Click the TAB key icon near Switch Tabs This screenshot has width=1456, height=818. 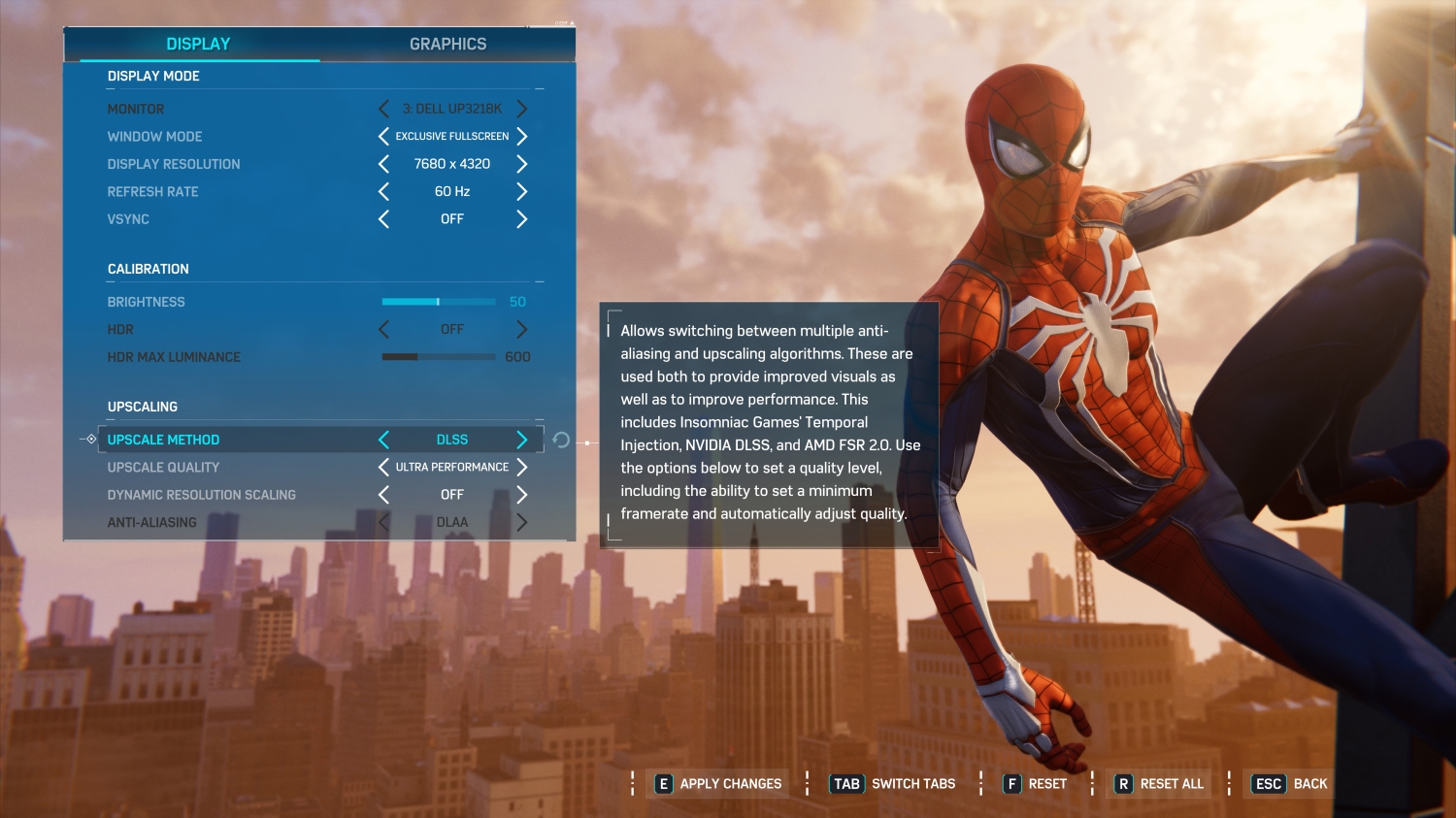point(844,783)
